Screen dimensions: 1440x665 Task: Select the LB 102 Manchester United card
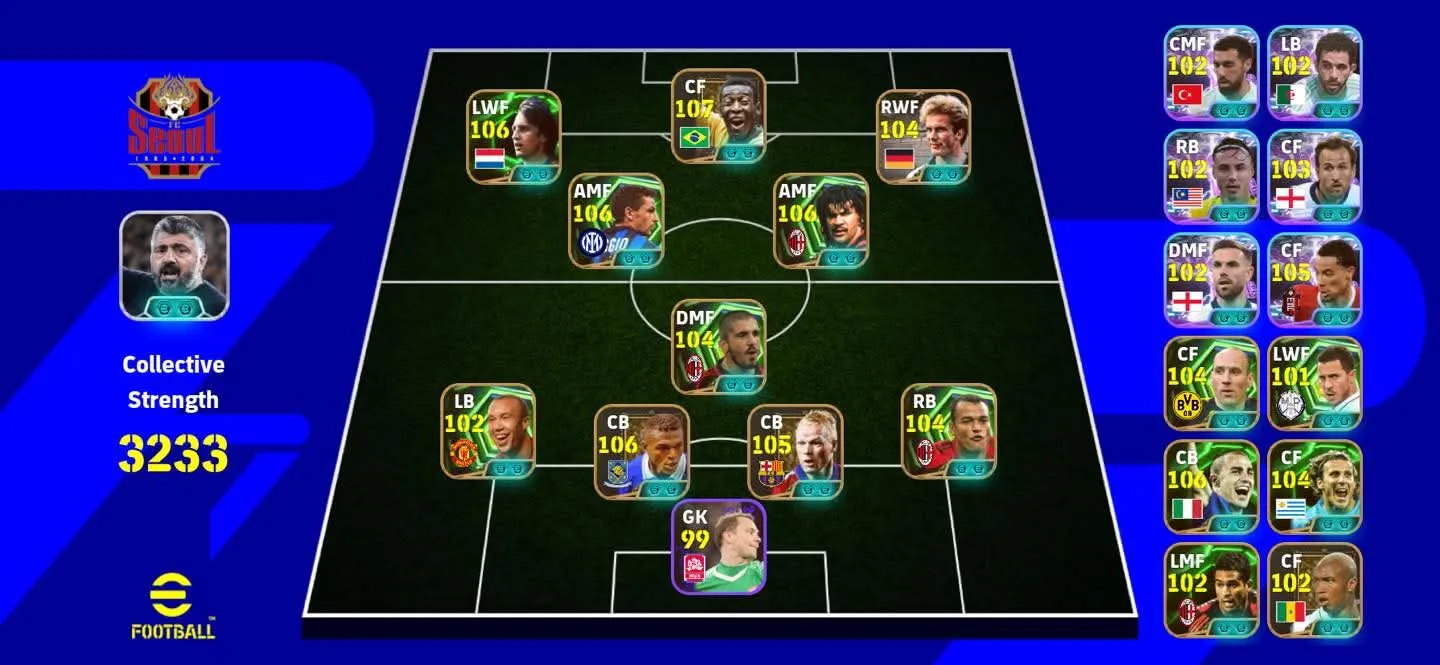[x=488, y=431]
